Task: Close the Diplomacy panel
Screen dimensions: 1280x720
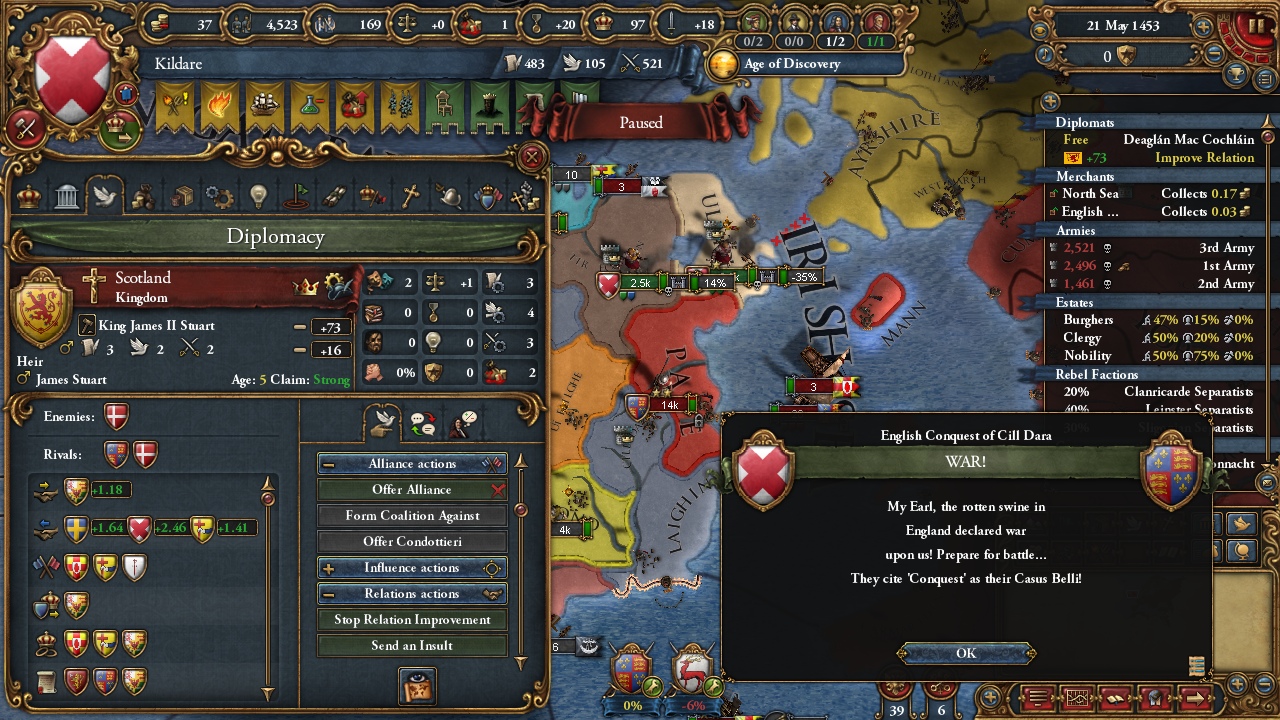Action: (532, 157)
